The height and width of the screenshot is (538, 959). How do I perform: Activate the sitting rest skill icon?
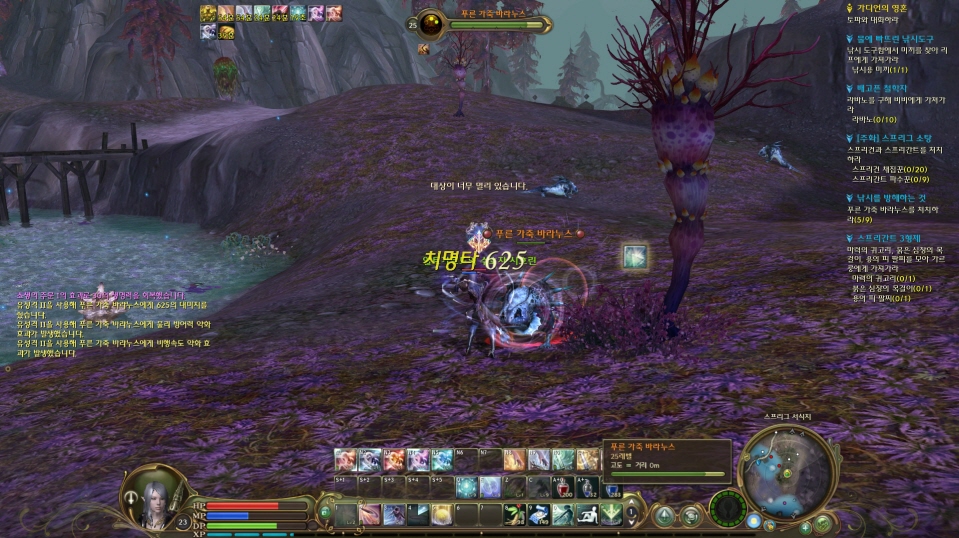587,514
